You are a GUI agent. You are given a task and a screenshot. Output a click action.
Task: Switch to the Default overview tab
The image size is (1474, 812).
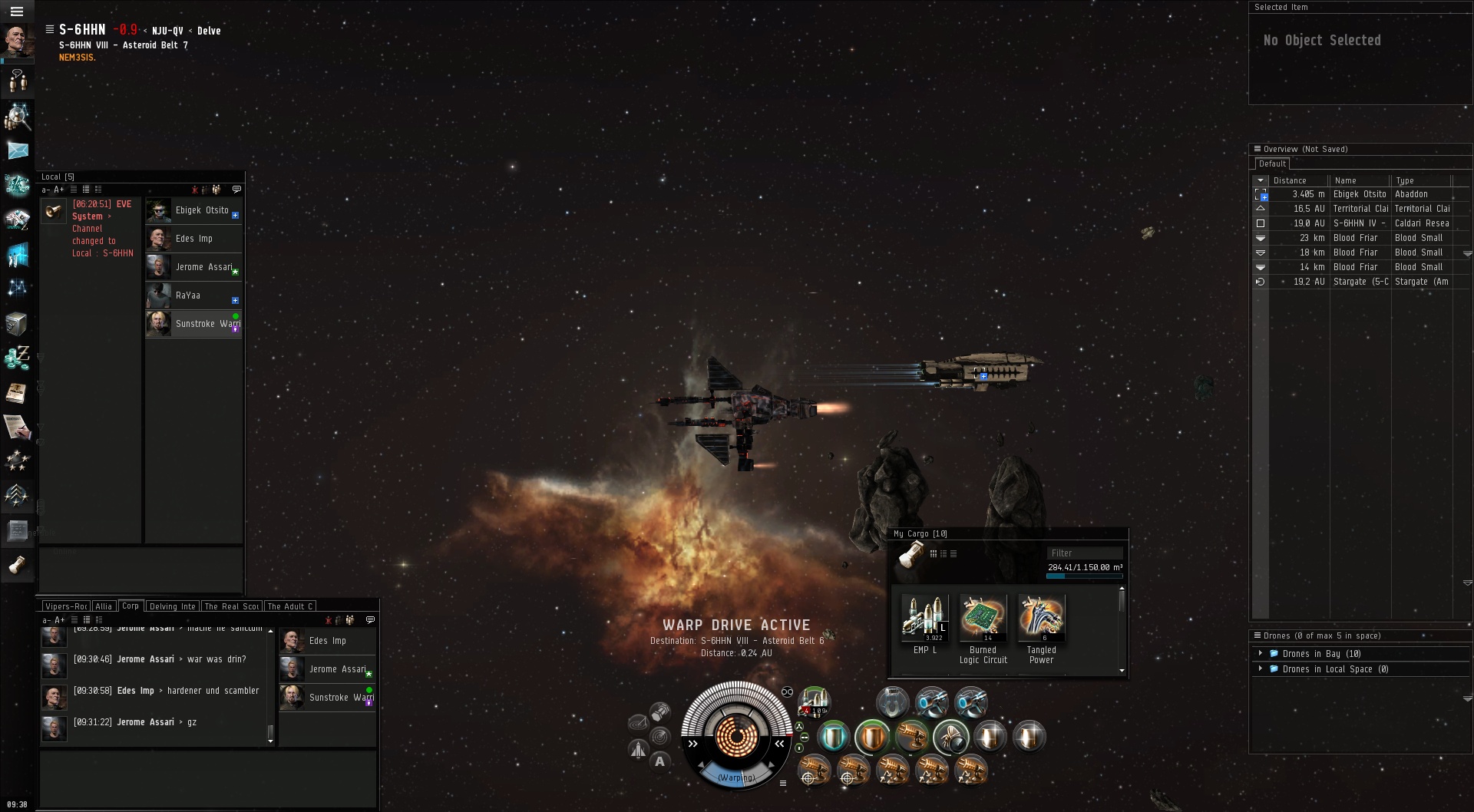coord(1272,163)
